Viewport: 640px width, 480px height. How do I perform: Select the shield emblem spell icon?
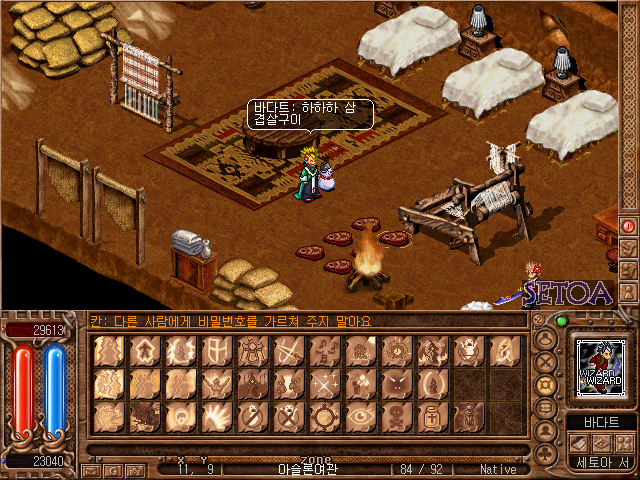point(215,351)
